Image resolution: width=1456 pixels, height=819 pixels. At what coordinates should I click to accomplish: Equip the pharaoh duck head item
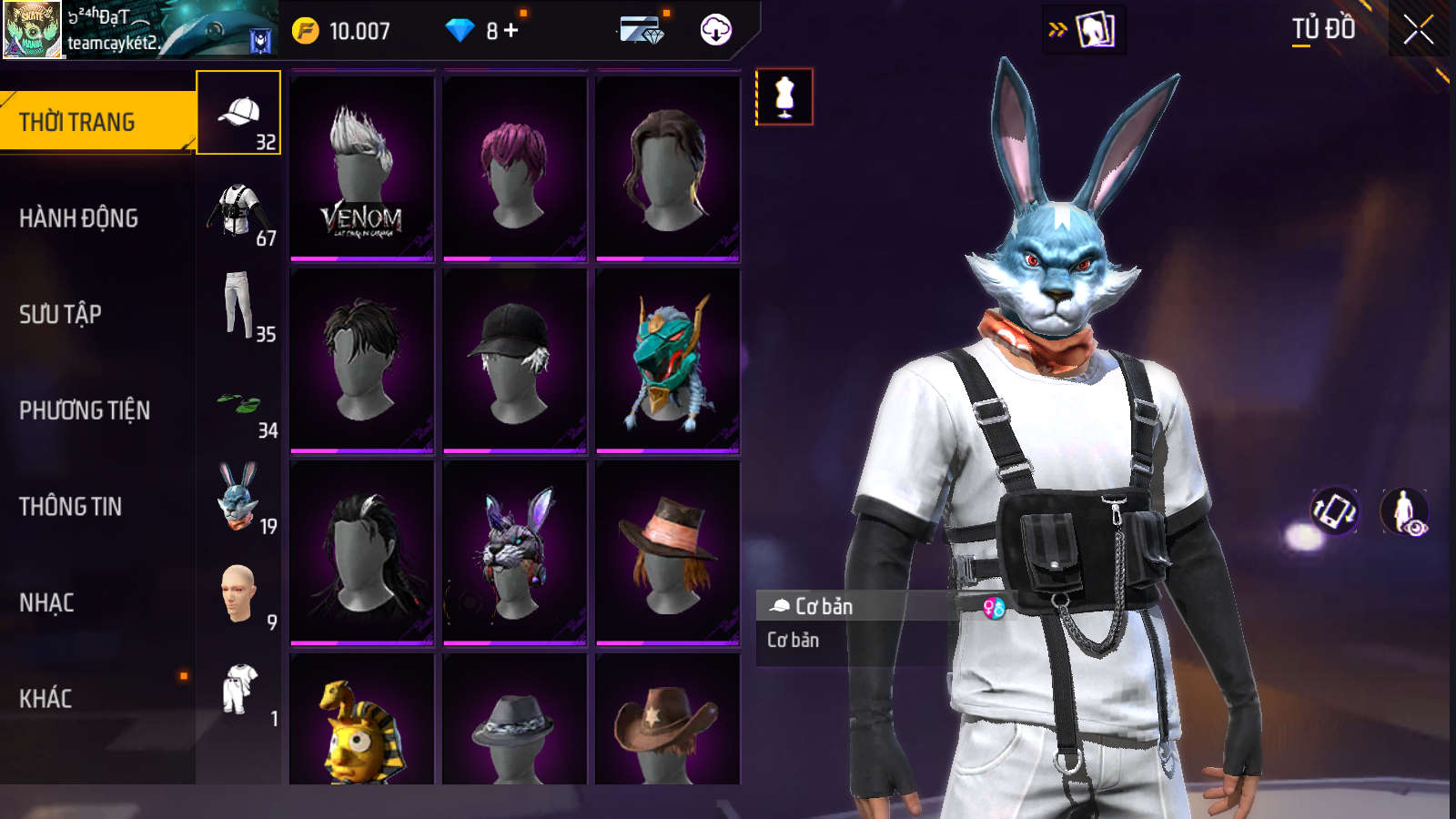point(362,723)
